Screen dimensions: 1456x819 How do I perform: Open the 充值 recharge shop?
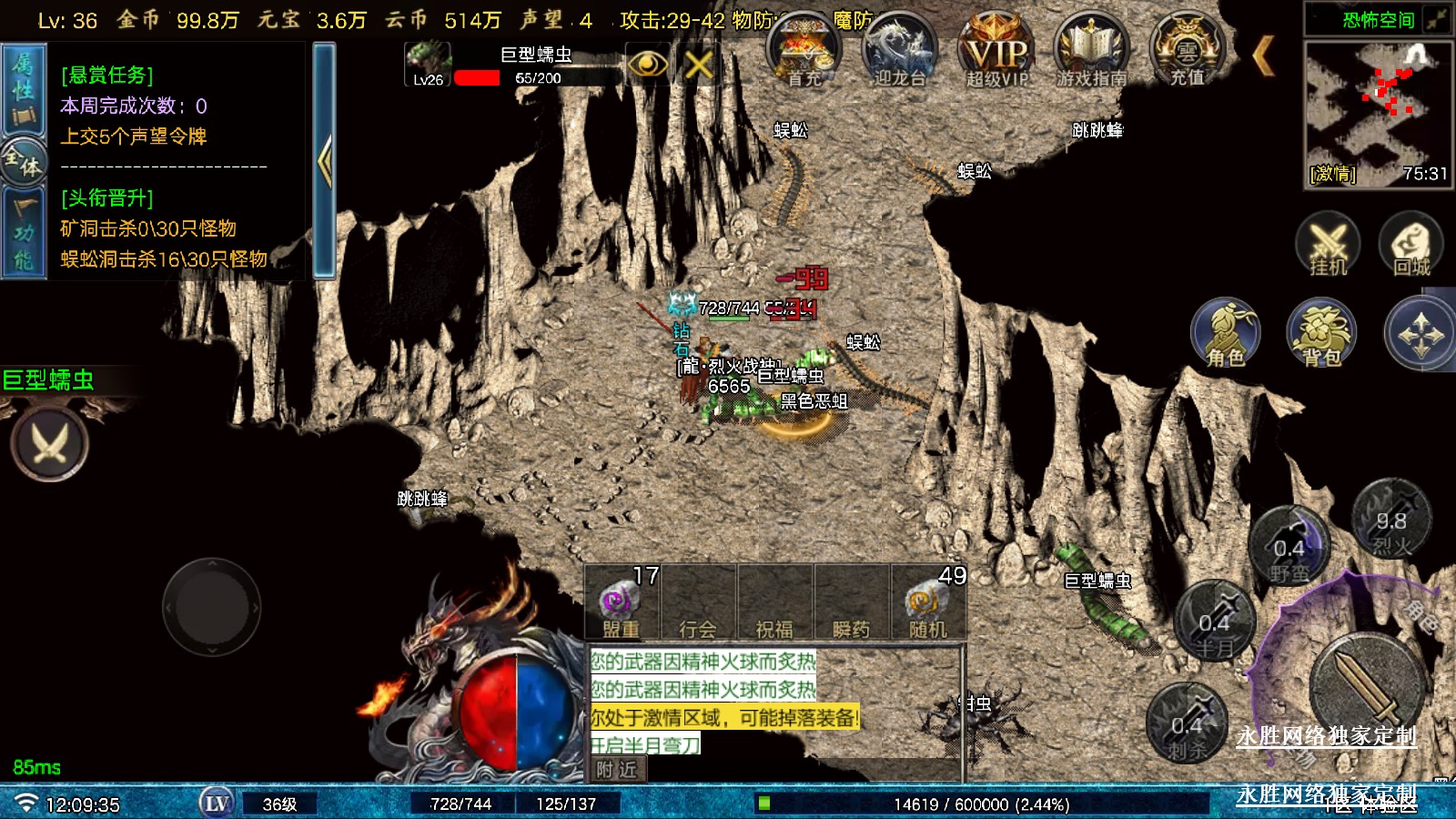[x=1187, y=53]
